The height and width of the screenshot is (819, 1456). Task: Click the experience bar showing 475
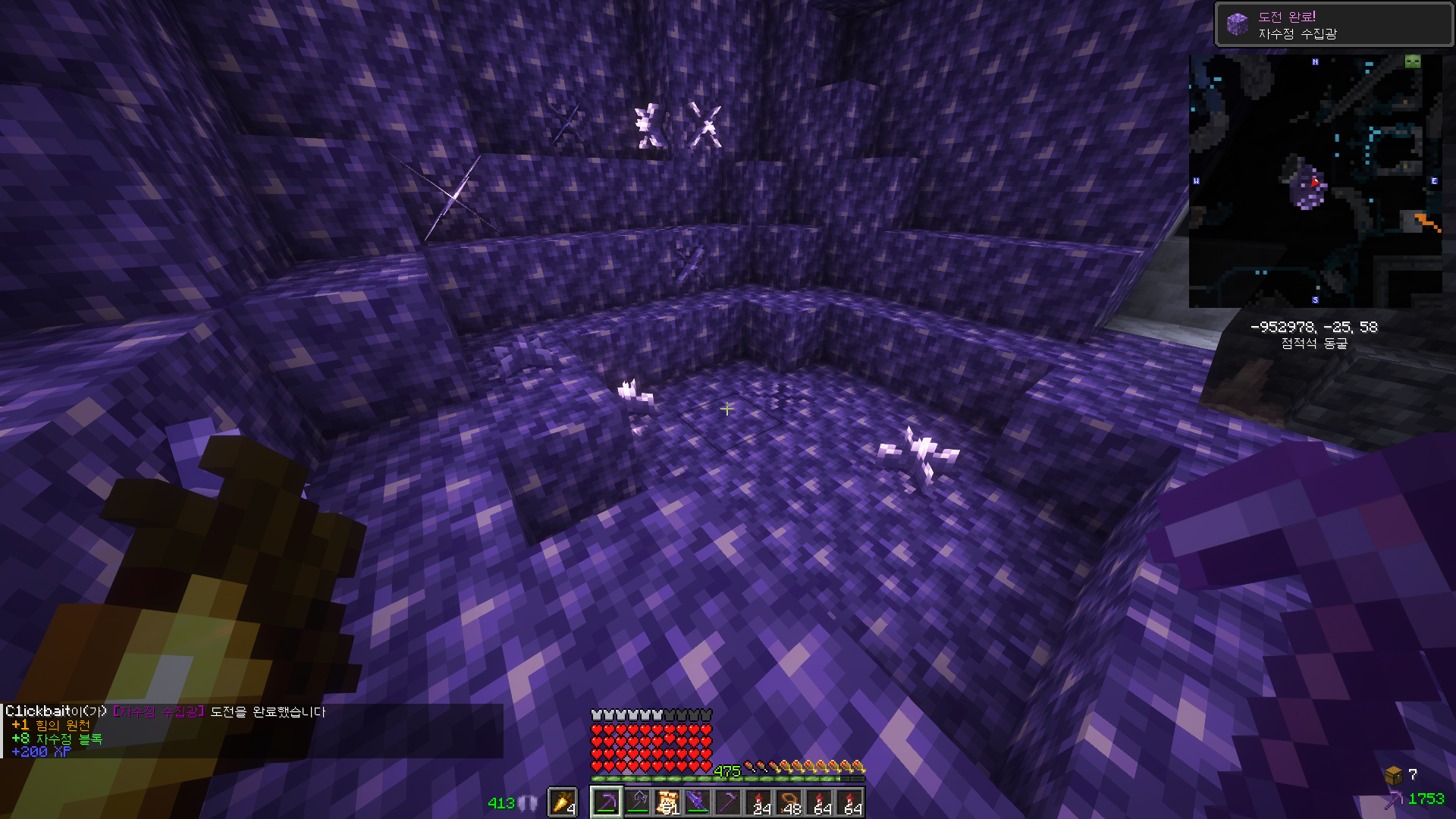728,776
